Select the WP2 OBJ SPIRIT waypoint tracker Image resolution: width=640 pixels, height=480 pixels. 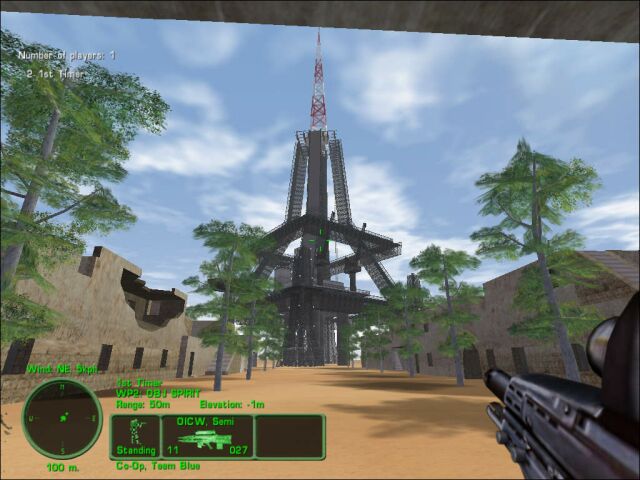158,393
